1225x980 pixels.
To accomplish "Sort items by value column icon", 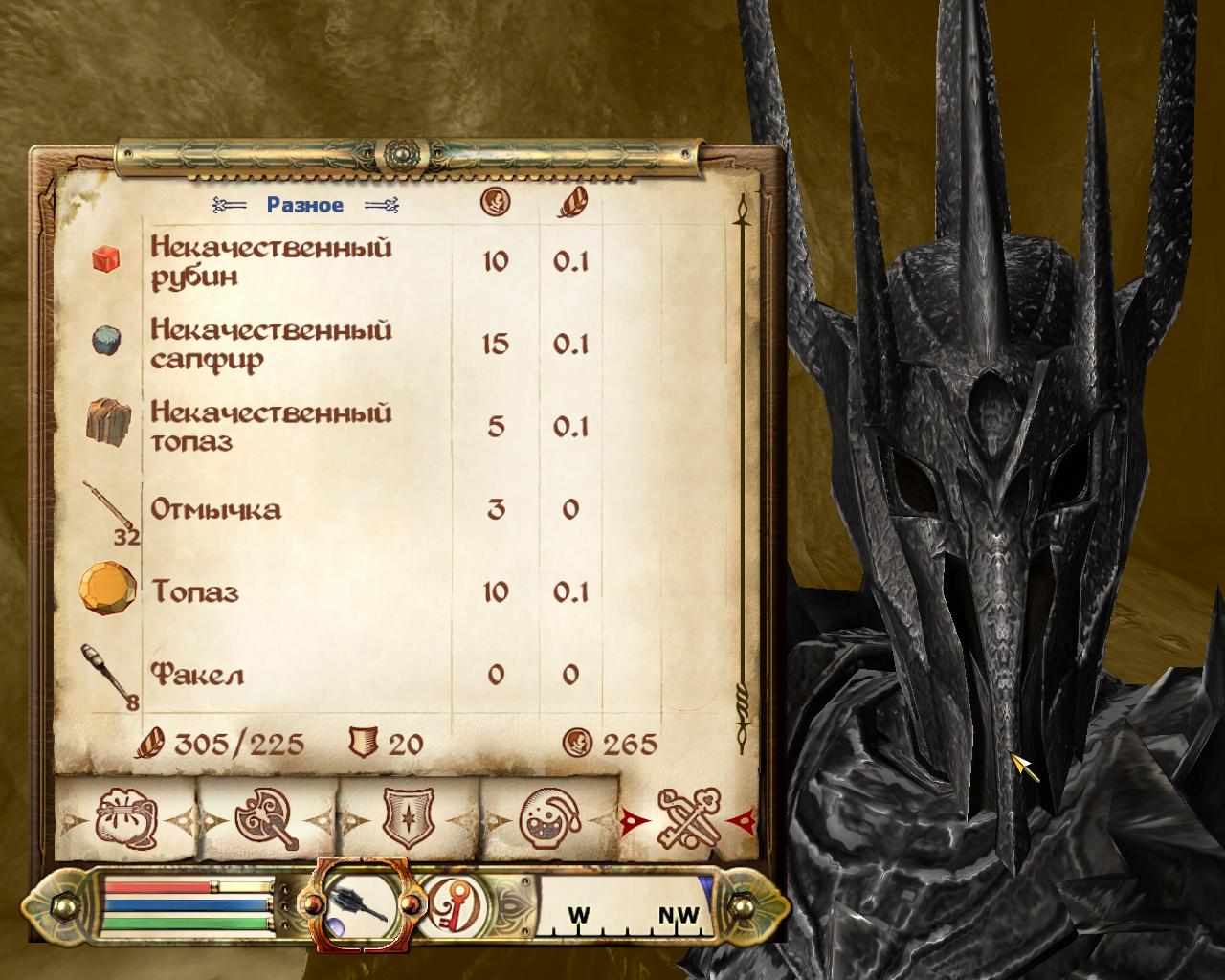I will point(495,202).
